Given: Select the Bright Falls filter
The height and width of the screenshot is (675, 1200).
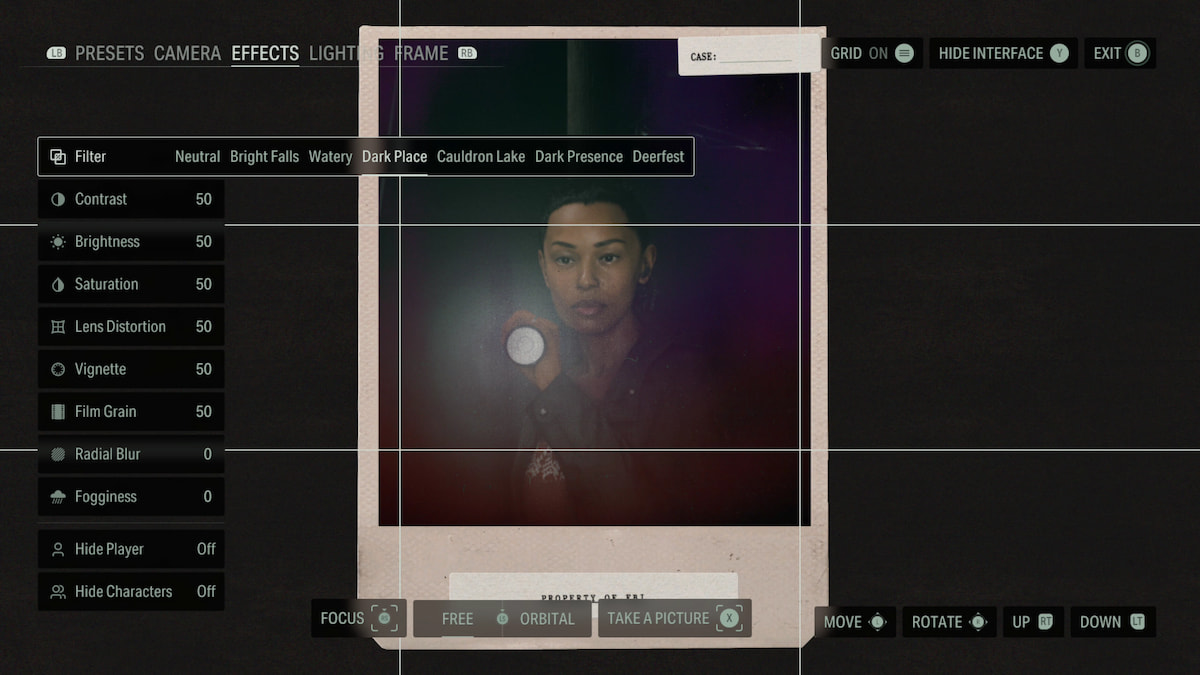Looking at the screenshot, I should (x=264, y=157).
